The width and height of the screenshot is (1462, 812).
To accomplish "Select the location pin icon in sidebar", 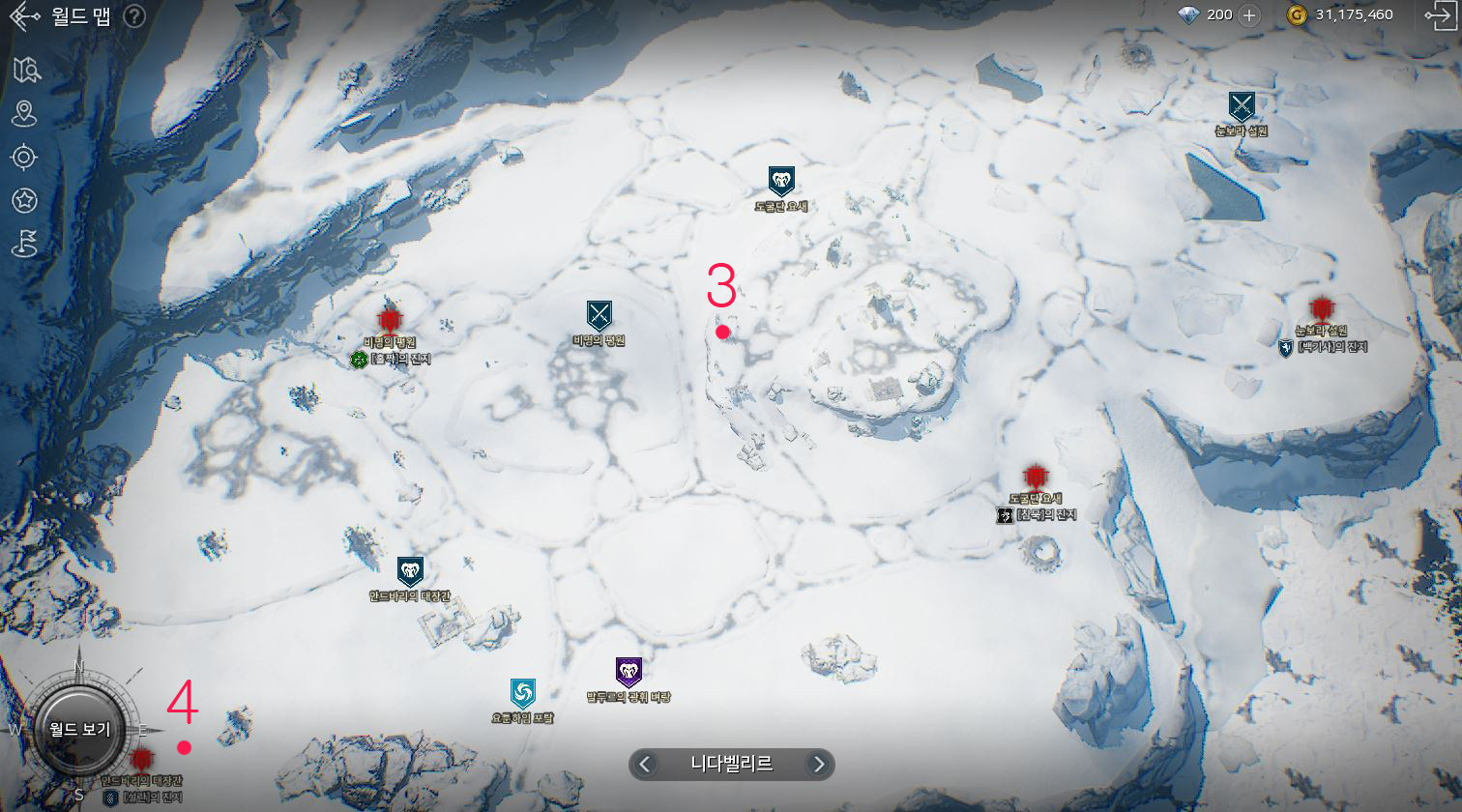I will pyautogui.click(x=24, y=113).
